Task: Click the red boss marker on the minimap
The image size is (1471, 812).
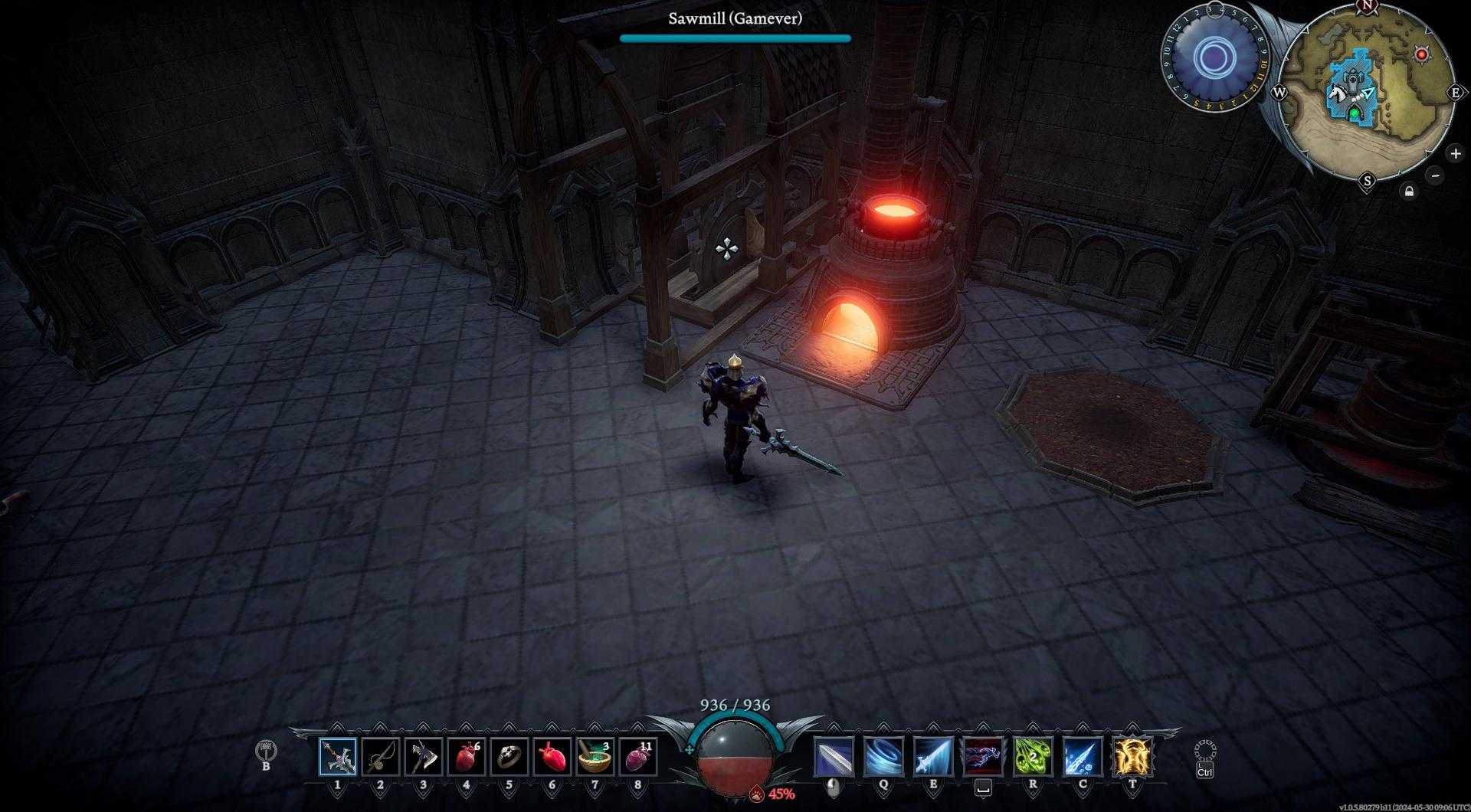Action: coord(1421,54)
